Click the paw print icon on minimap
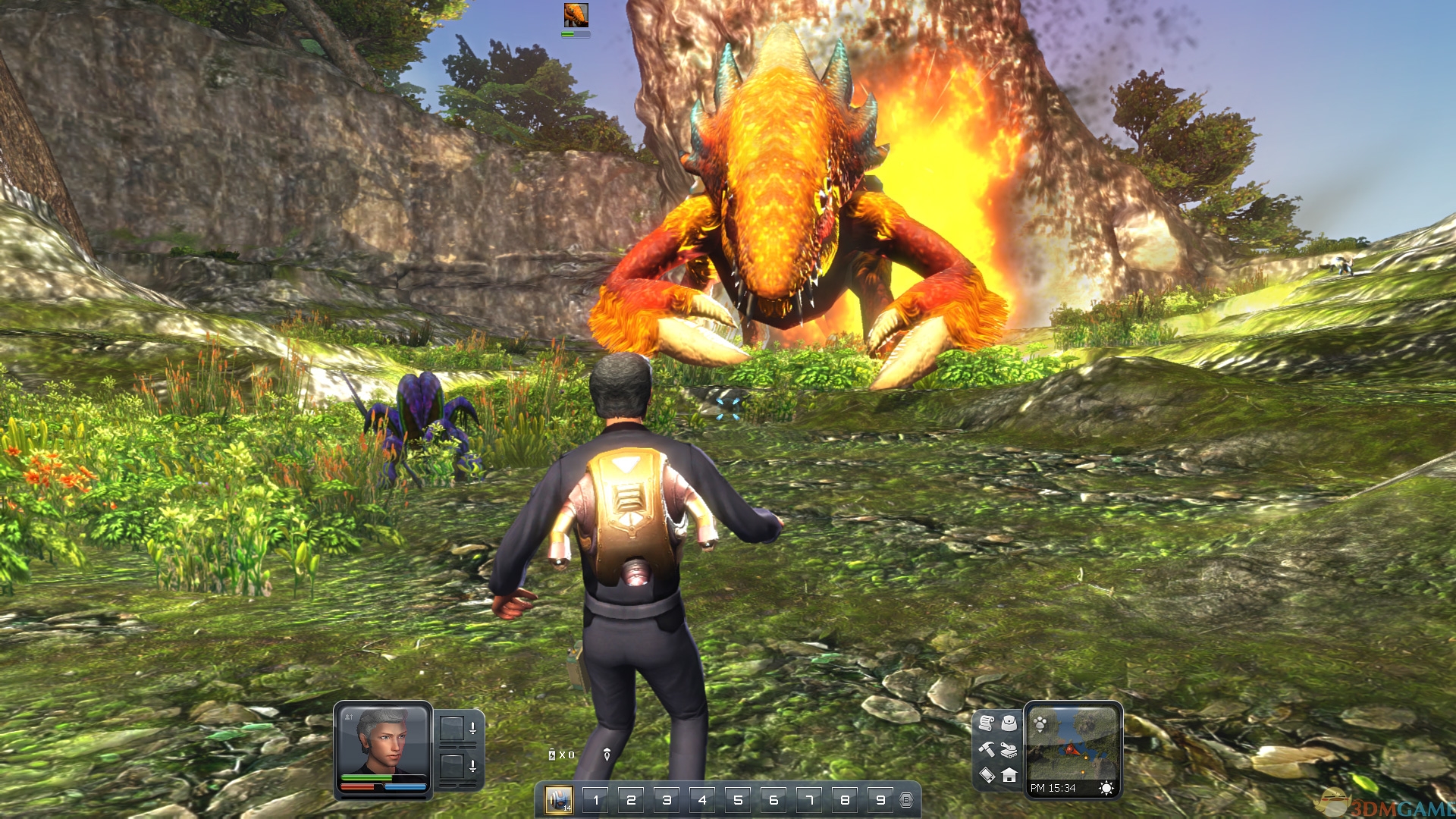This screenshot has height=819, width=1456. click(1040, 723)
